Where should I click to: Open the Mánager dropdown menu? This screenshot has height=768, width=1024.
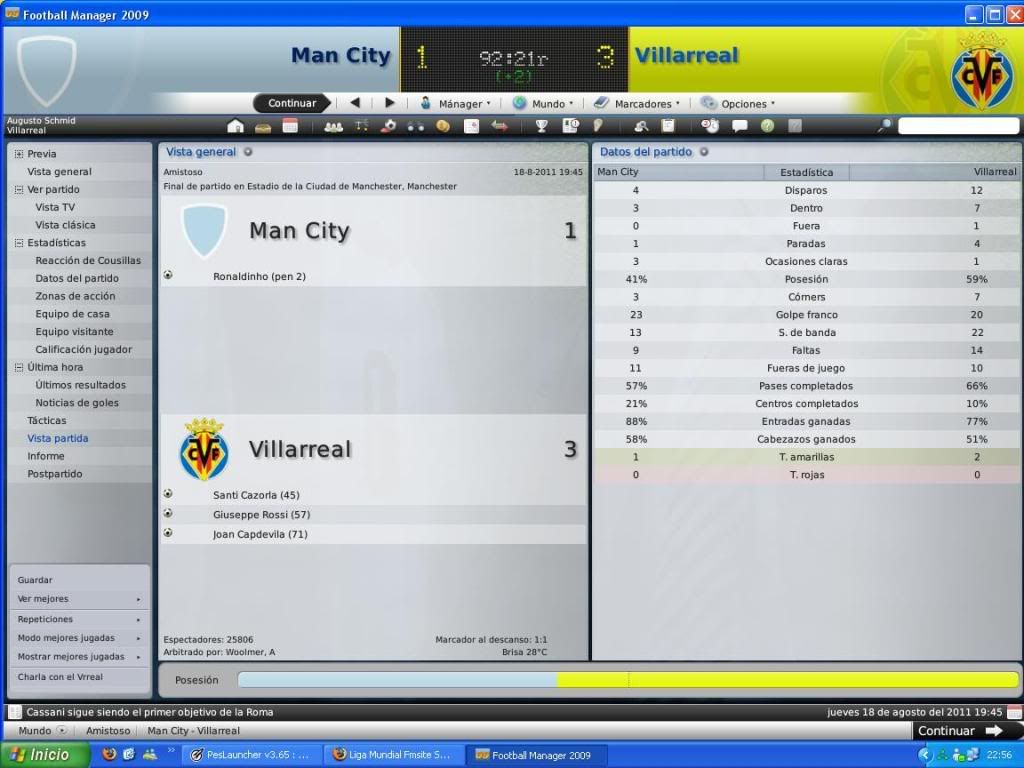tap(456, 103)
